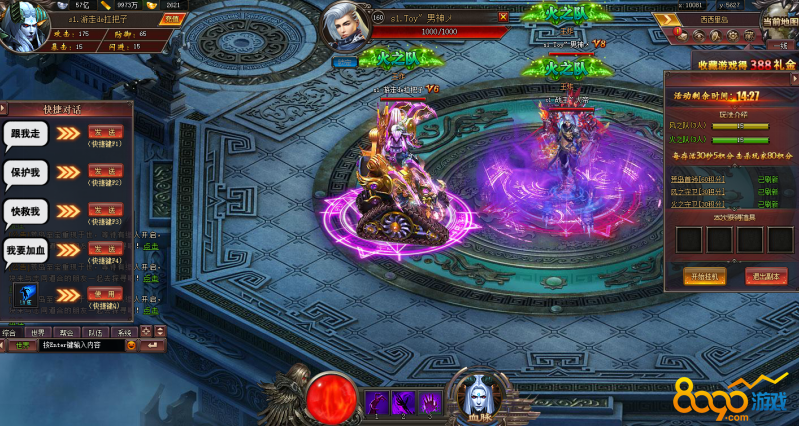
Task: Send the 快救我 quick chat message
Action: 105,210
